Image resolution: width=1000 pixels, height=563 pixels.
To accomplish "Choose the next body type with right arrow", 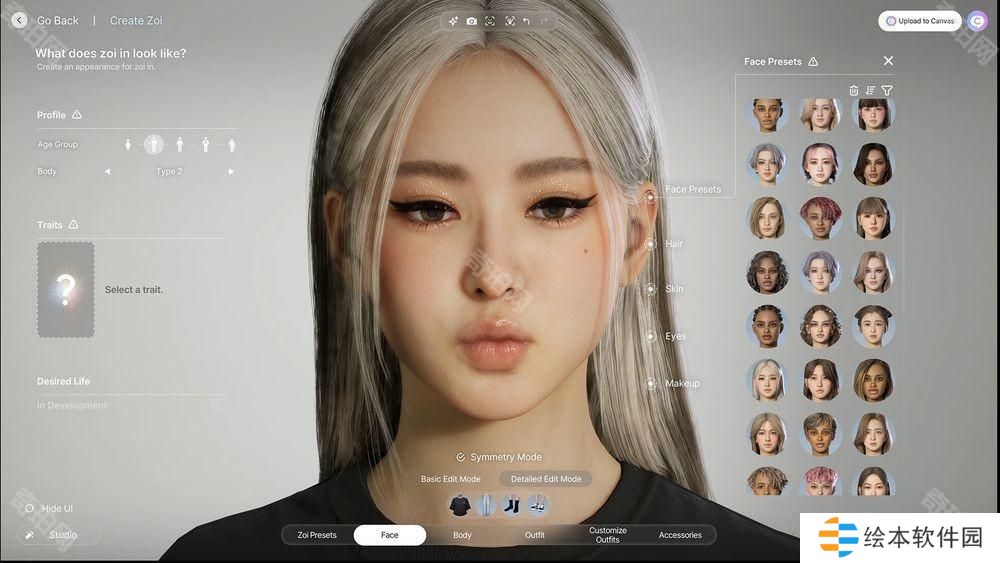I will (231, 172).
